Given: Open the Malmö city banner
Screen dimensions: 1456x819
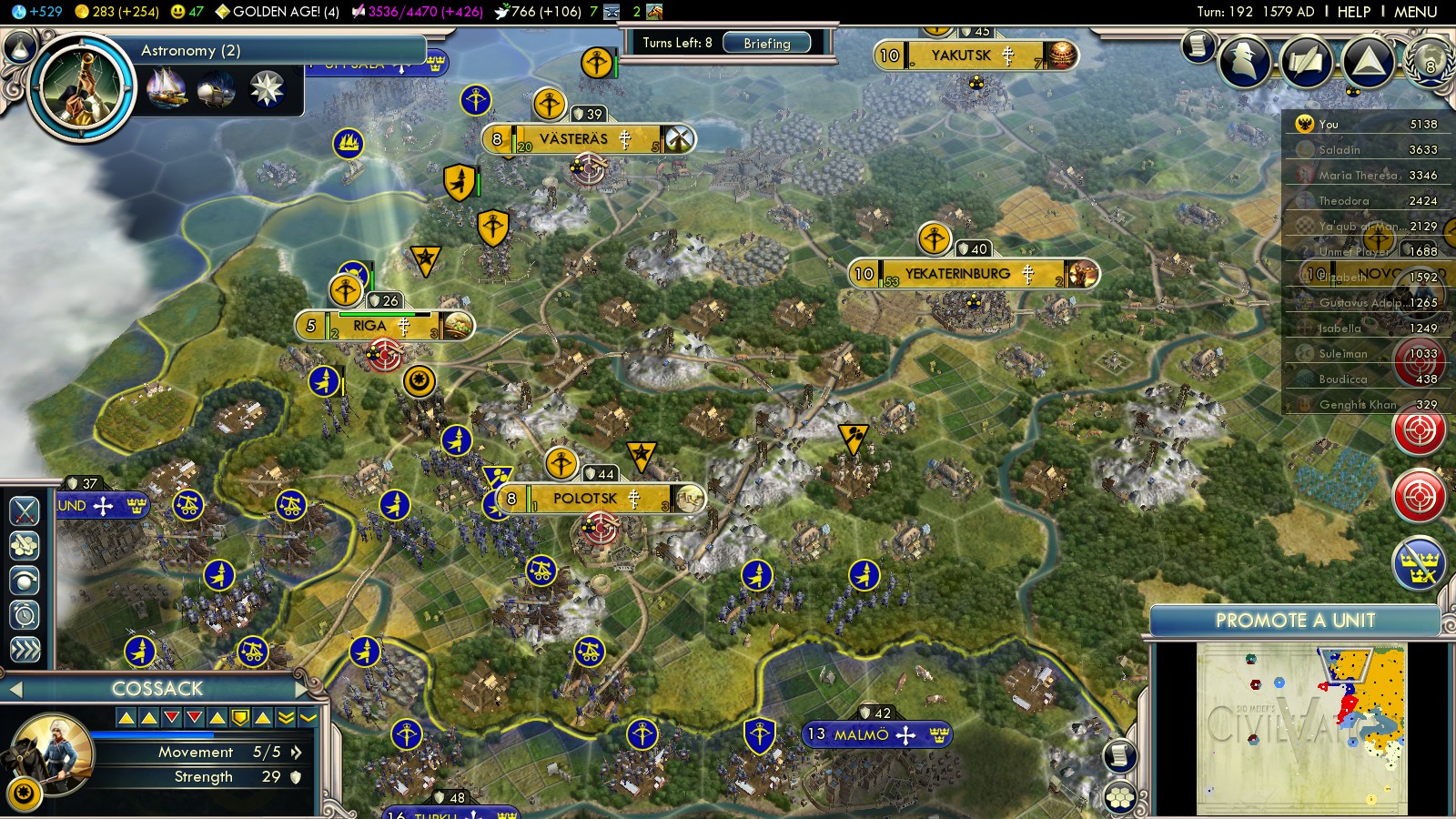Looking at the screenshot, I should 860,734.
